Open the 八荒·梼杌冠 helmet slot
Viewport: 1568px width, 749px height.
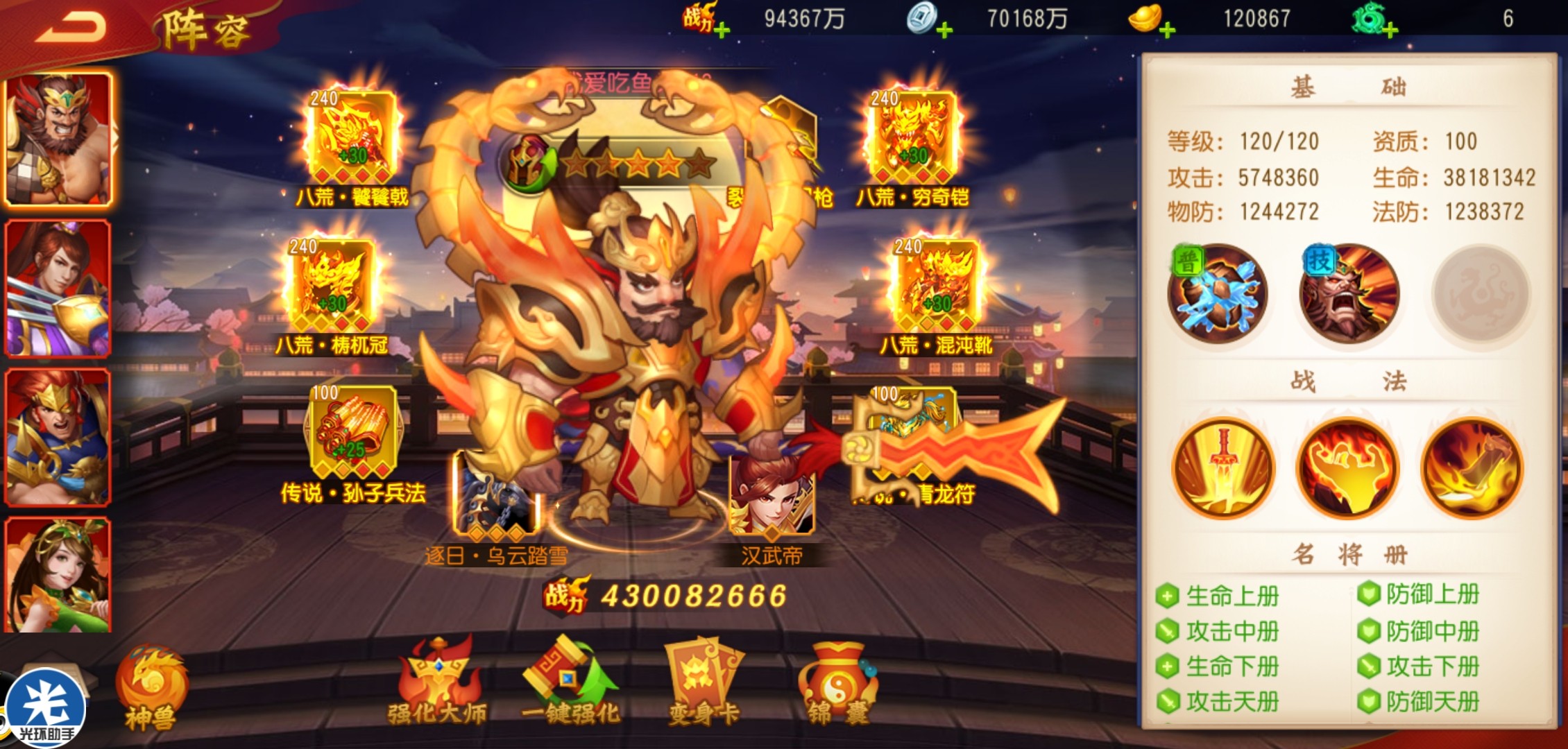(x=332, y=286)
